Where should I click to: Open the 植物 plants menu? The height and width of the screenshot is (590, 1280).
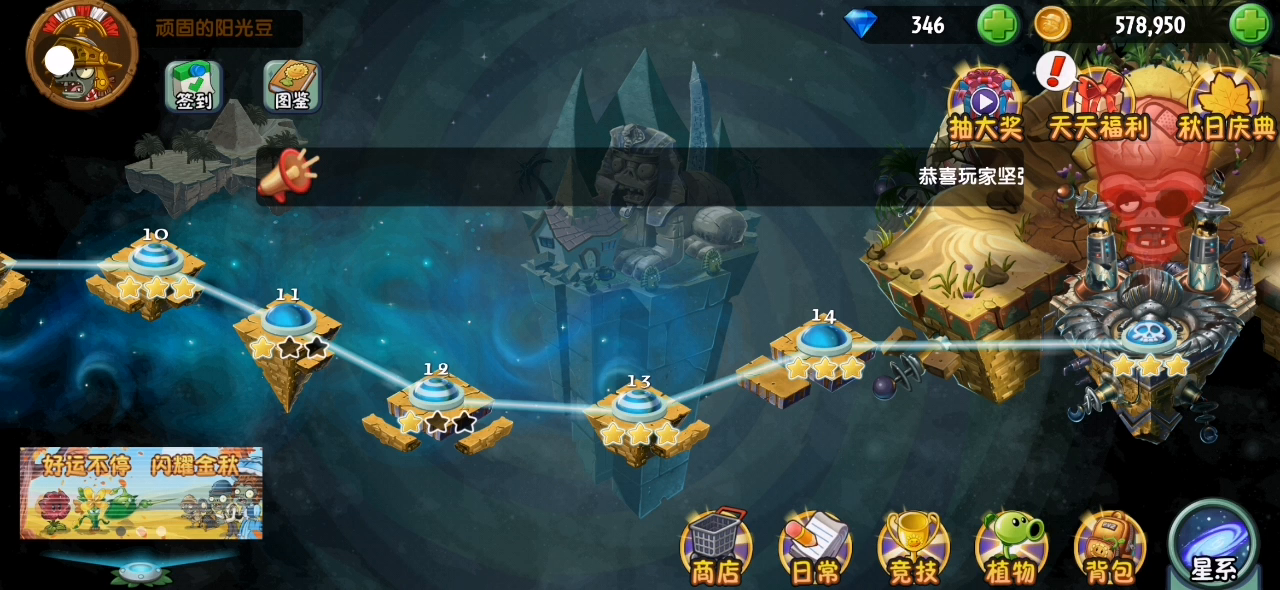1011,547
